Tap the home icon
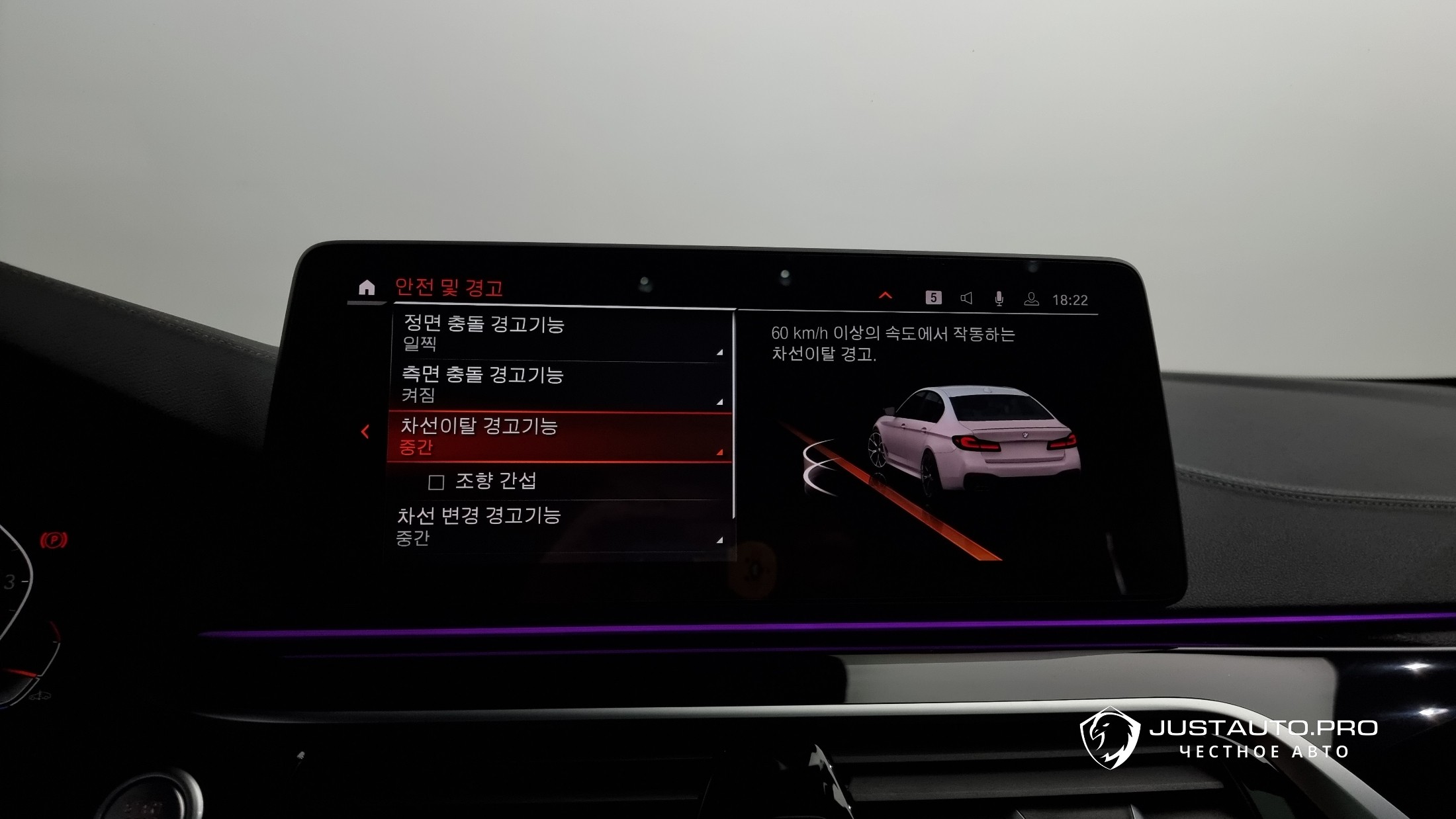The height and width of the screenshot is (819, 1456). (x=366, y=288)
